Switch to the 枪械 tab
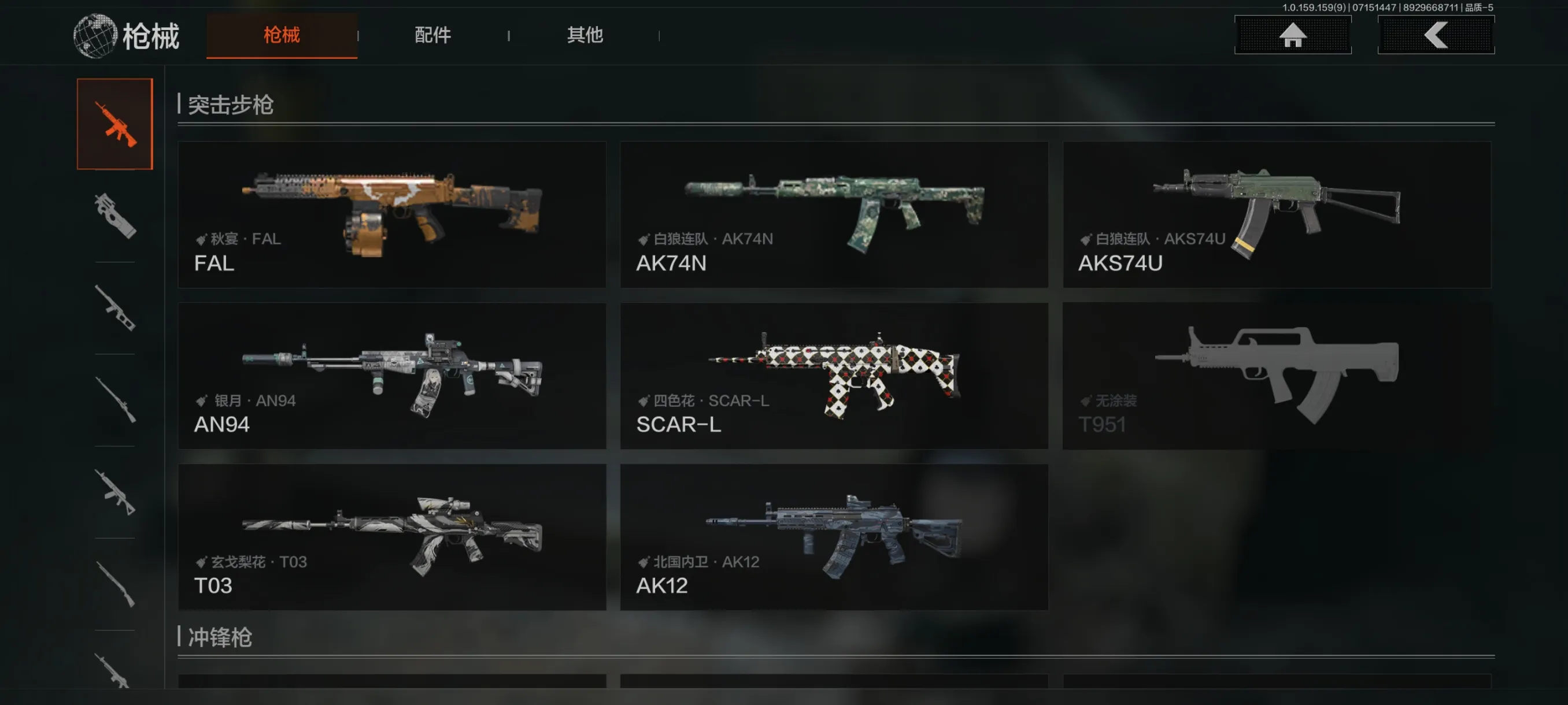Viewport: 1568px width, 705px height. pos(281,35)
